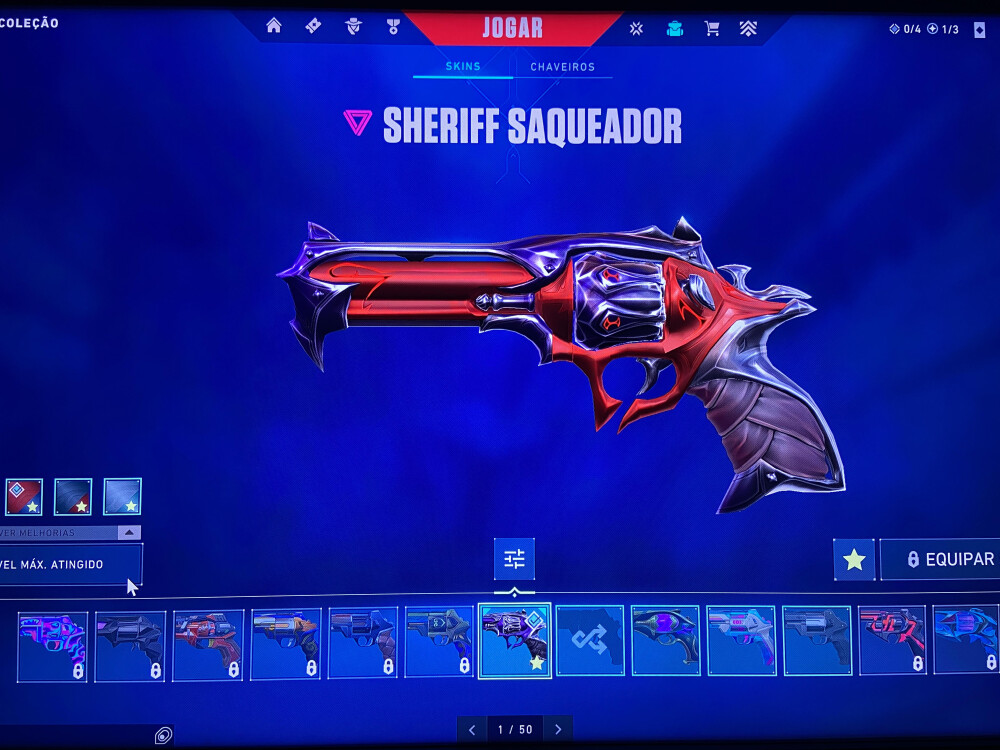Select the random shuffle skin tile

point(590,640)
